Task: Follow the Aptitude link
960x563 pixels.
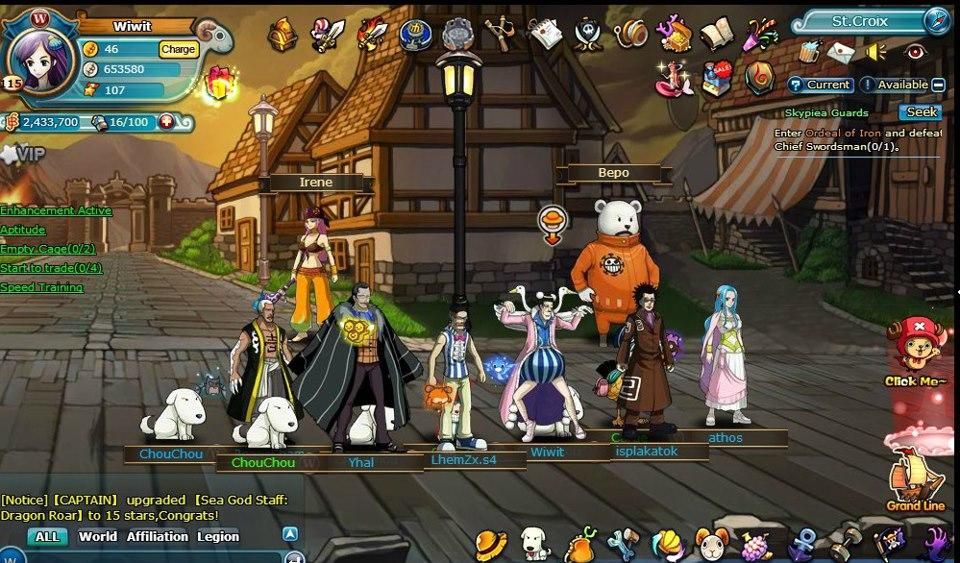Action: 23,230
